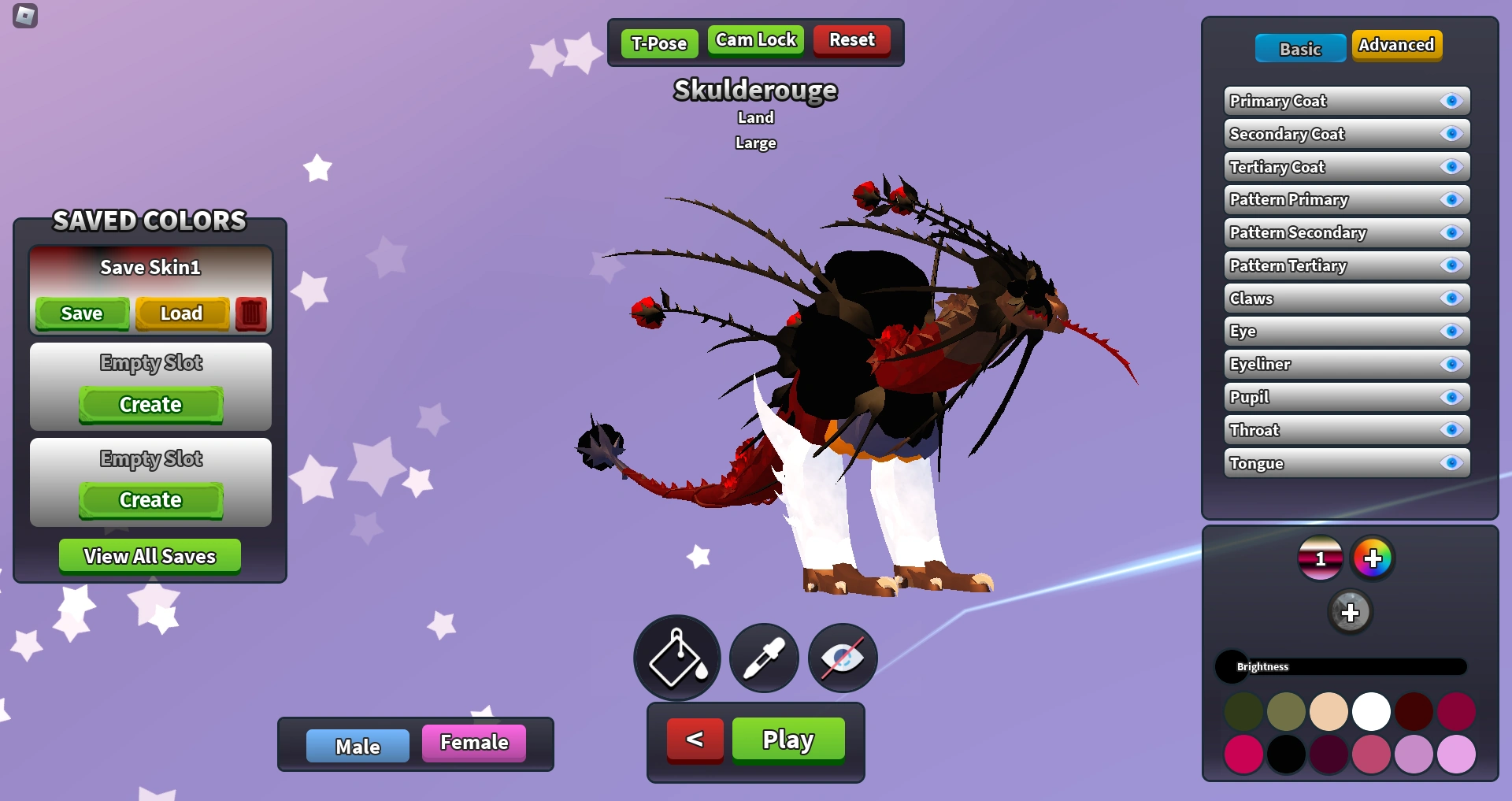
Task: Switch to the Advanced tab
Action: (x=1396, y=45)
